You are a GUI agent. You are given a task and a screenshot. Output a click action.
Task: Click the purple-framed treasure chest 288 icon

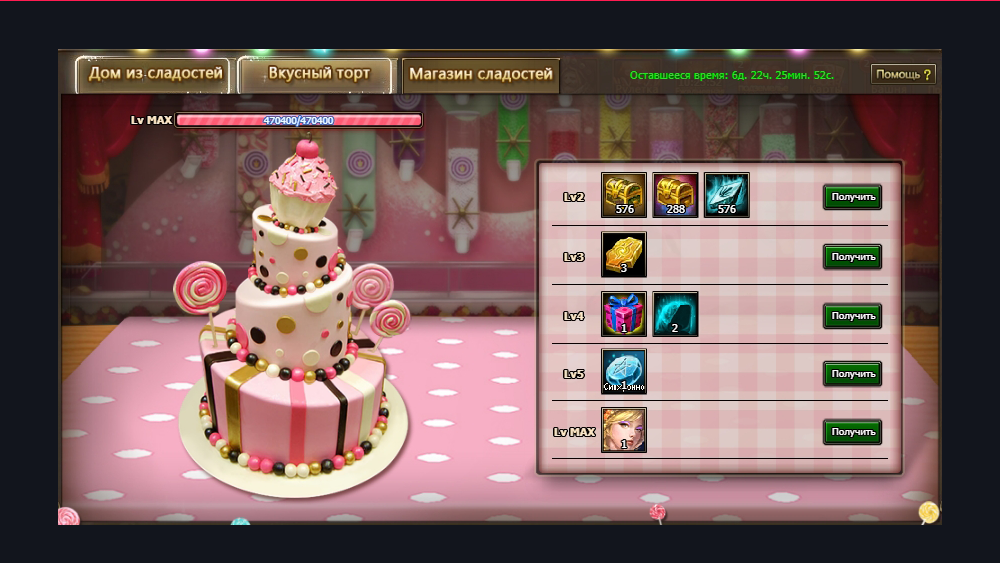(675, 195)
